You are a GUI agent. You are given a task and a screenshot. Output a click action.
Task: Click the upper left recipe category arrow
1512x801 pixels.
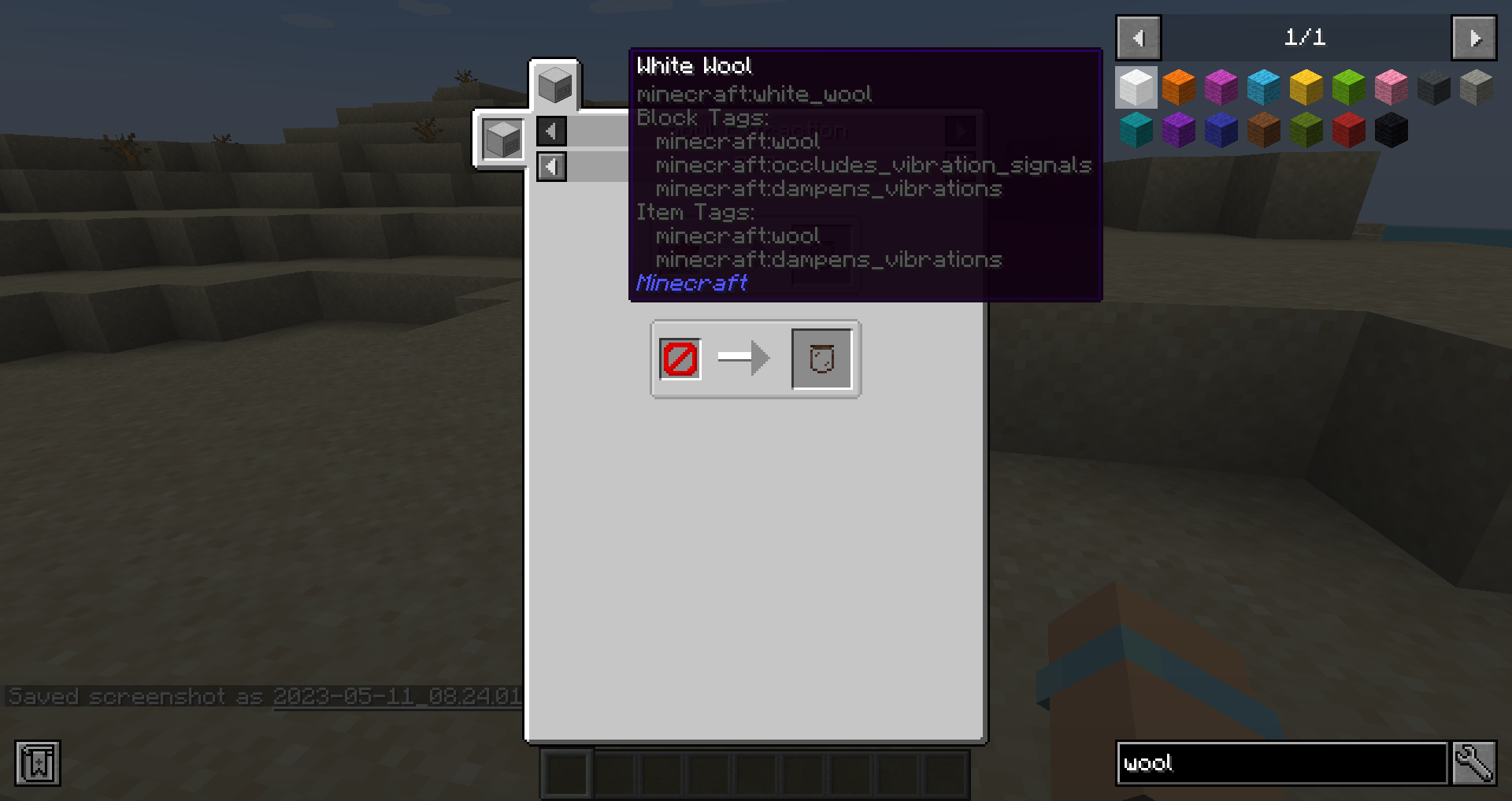(551, 132)
